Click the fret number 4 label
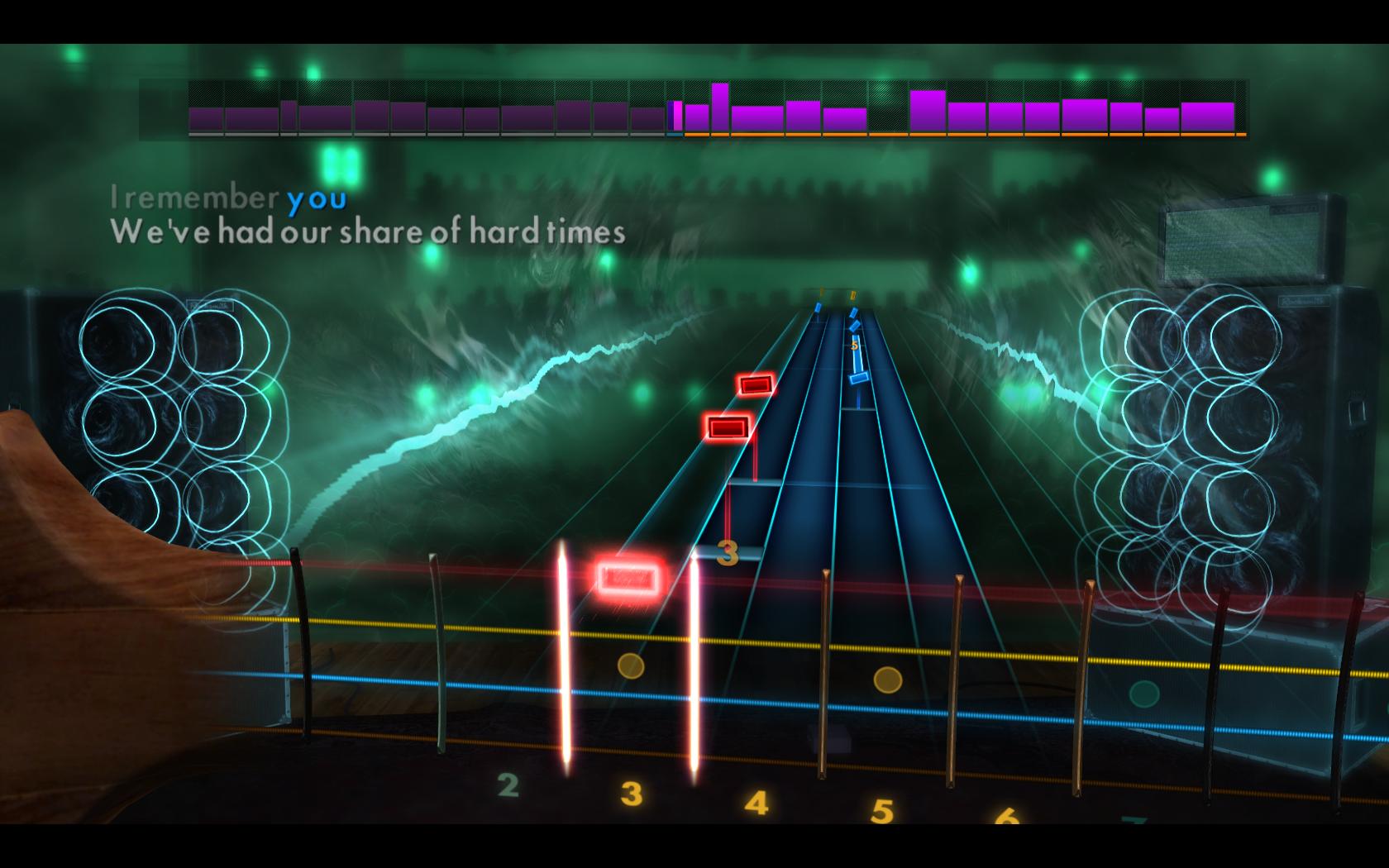1389x868 pixels. [756, 801]
